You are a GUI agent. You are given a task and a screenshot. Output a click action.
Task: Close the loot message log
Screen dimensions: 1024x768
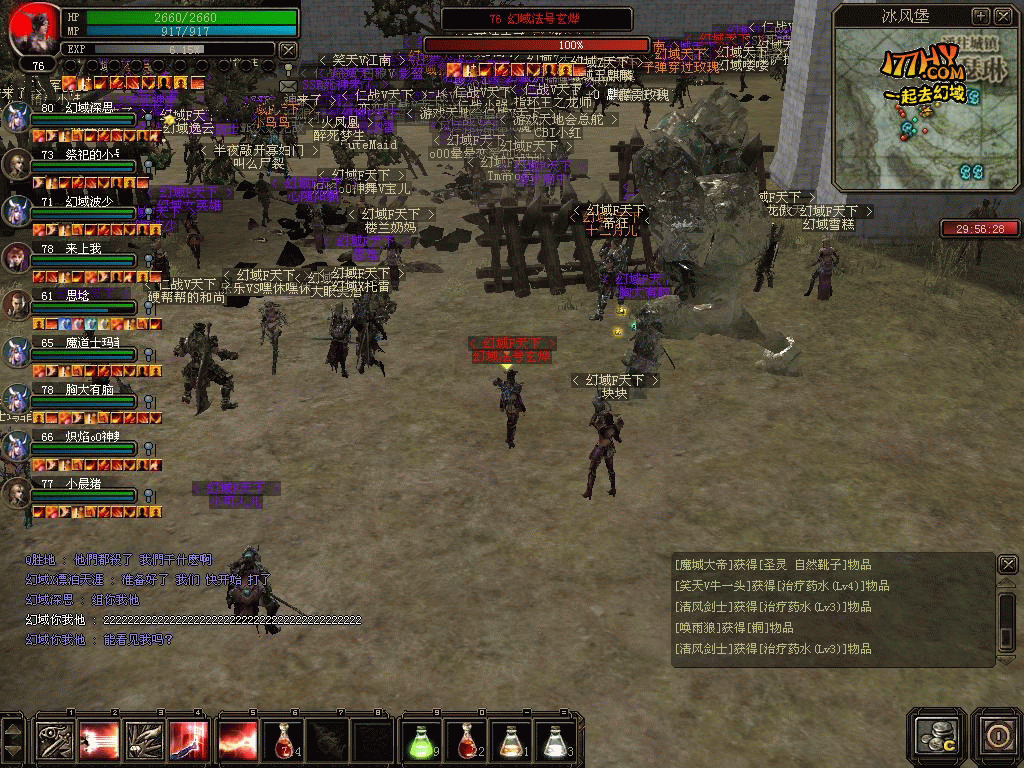[1008, 565]
